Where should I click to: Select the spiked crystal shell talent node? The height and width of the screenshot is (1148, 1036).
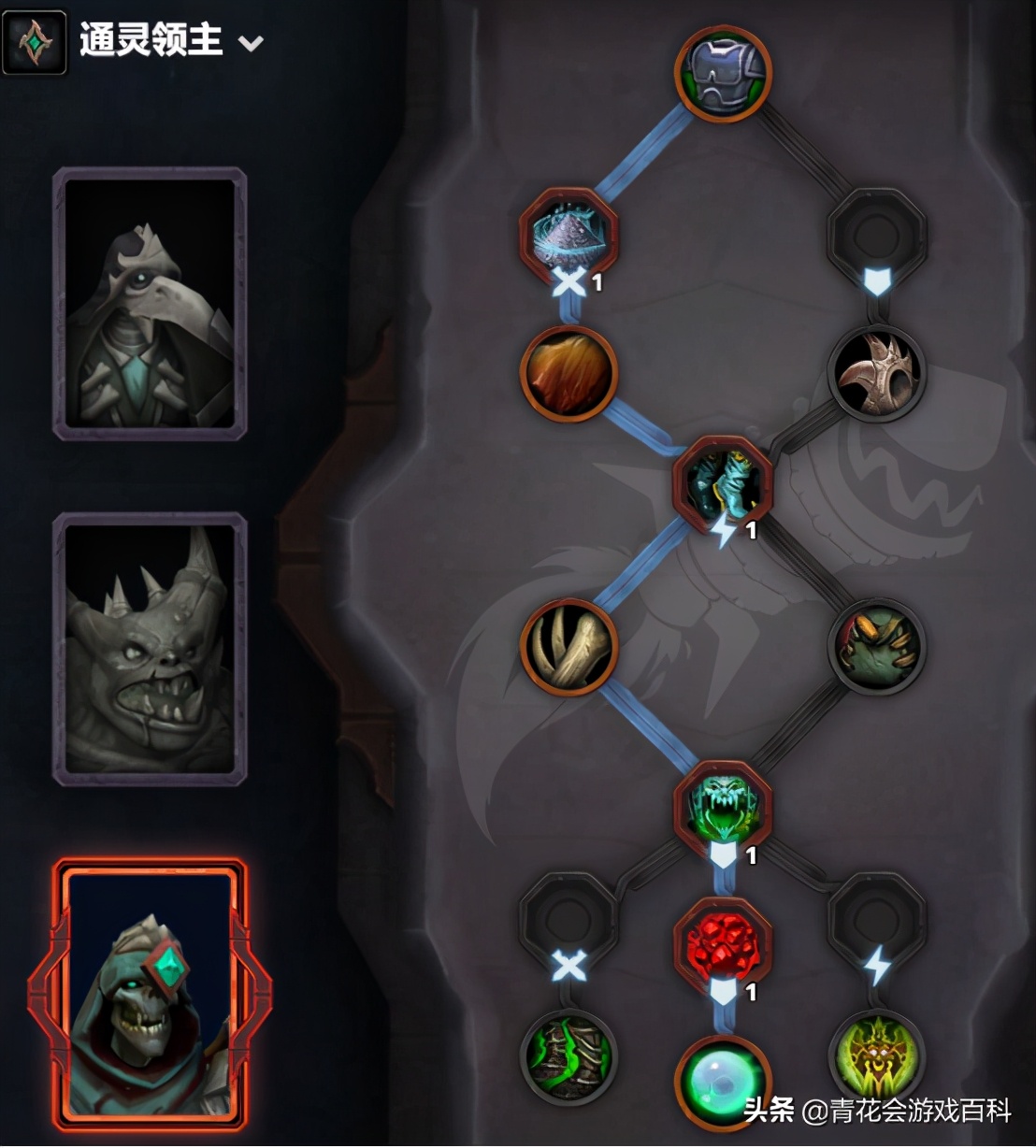click(x=568, y=234)
